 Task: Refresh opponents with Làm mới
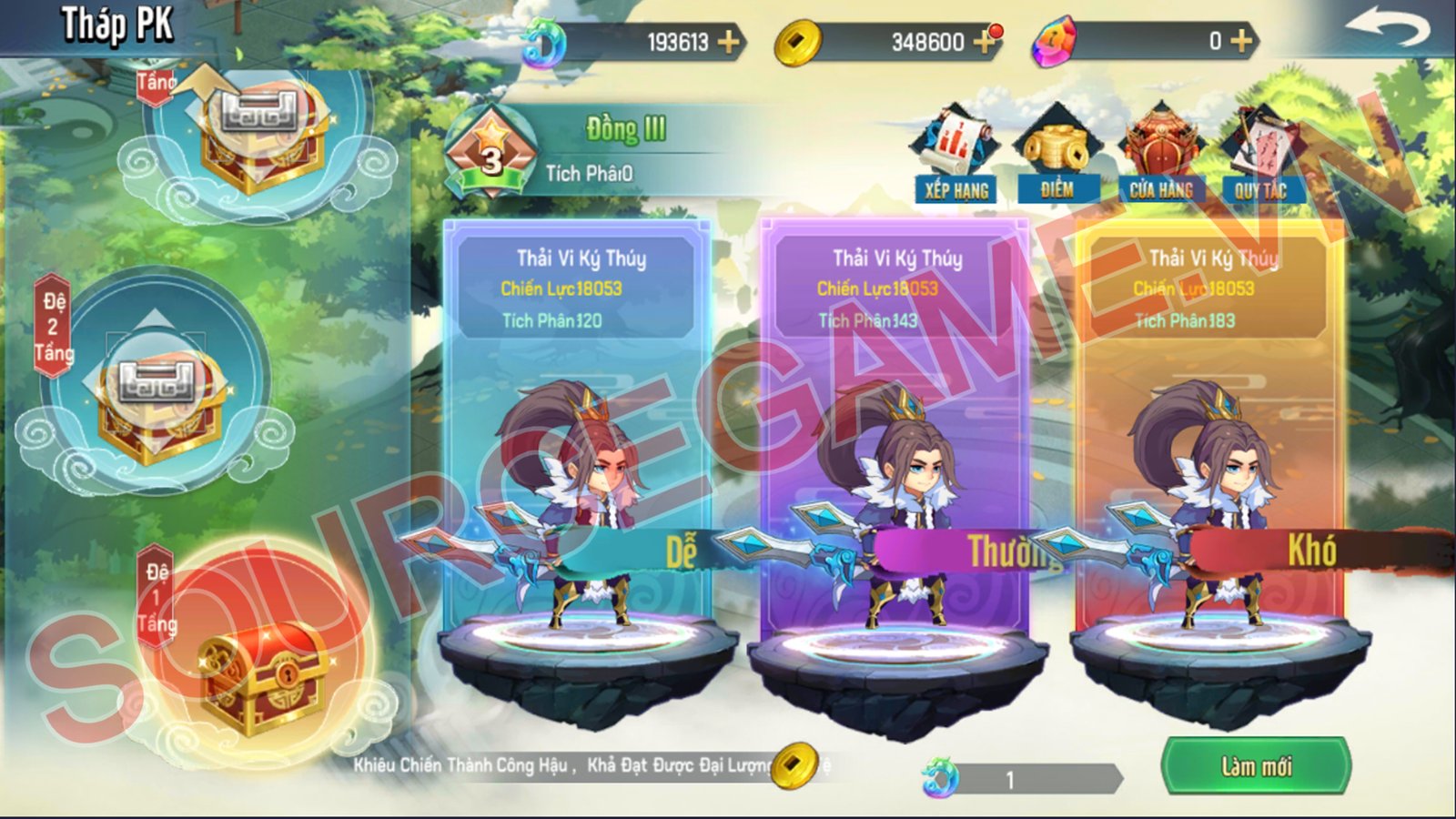coord(1256,766)
